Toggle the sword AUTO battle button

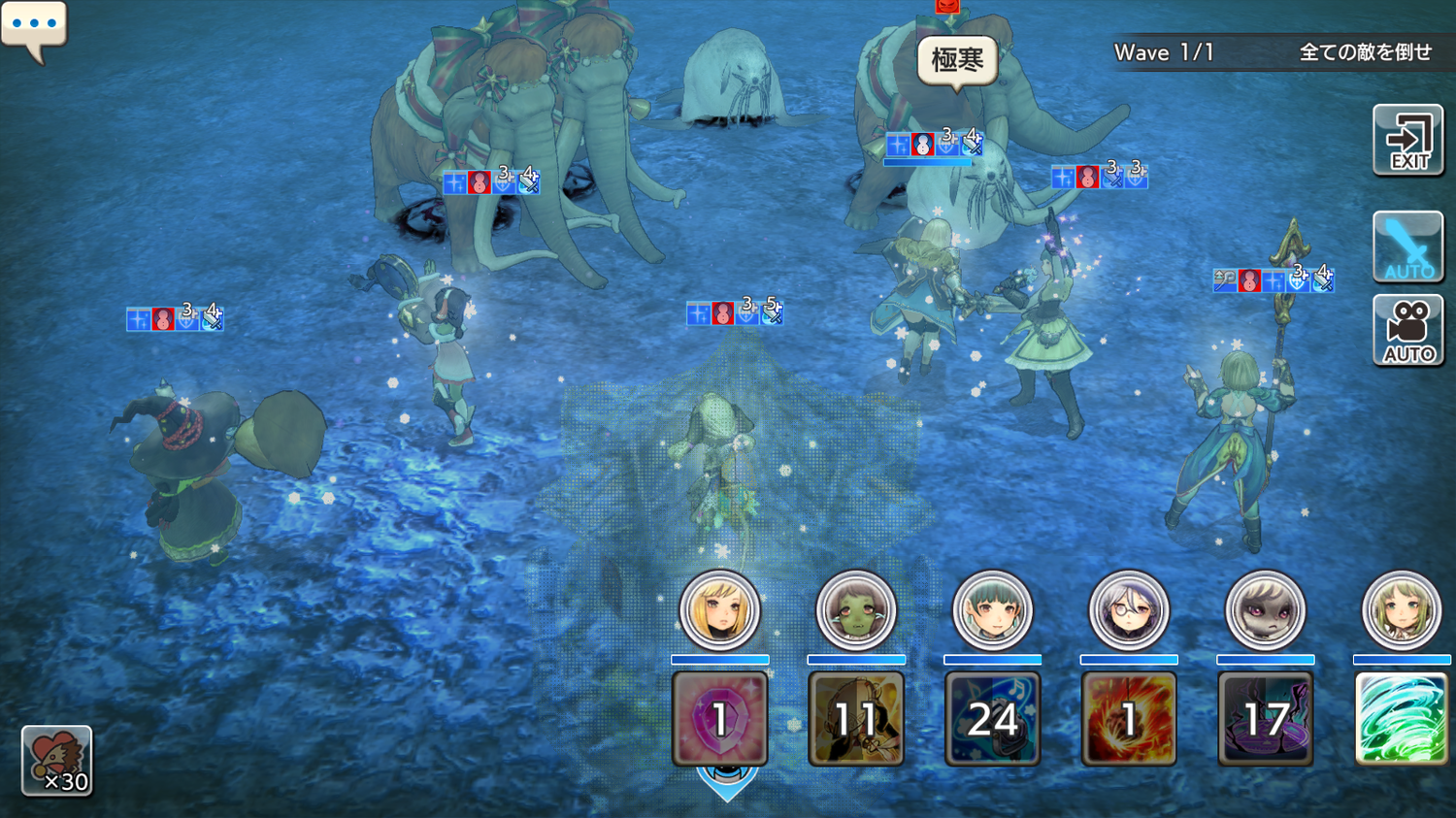(1407, 246)
